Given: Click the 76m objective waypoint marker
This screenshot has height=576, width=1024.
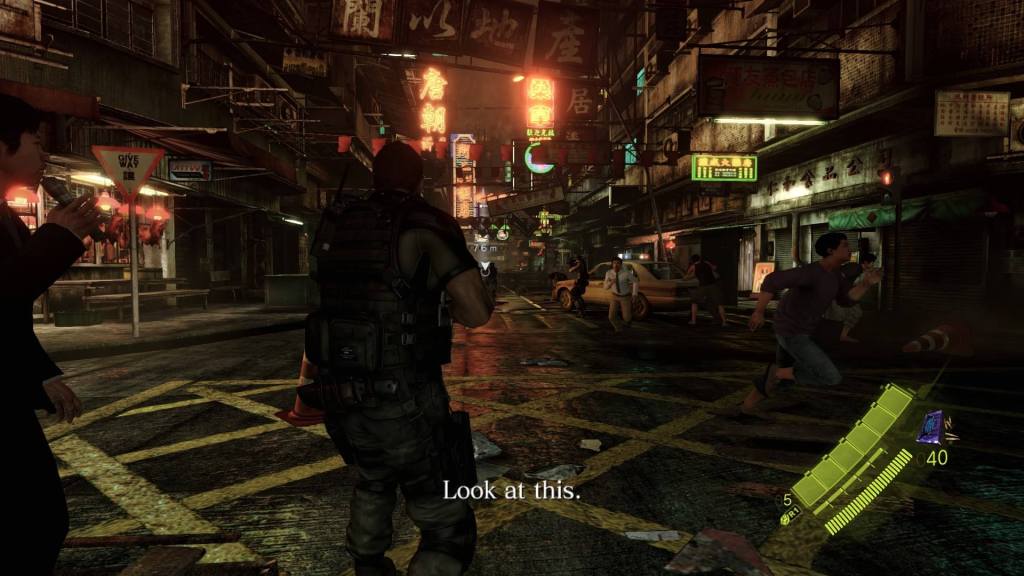Looking at the screenshot, I should (x=485, y=249).
